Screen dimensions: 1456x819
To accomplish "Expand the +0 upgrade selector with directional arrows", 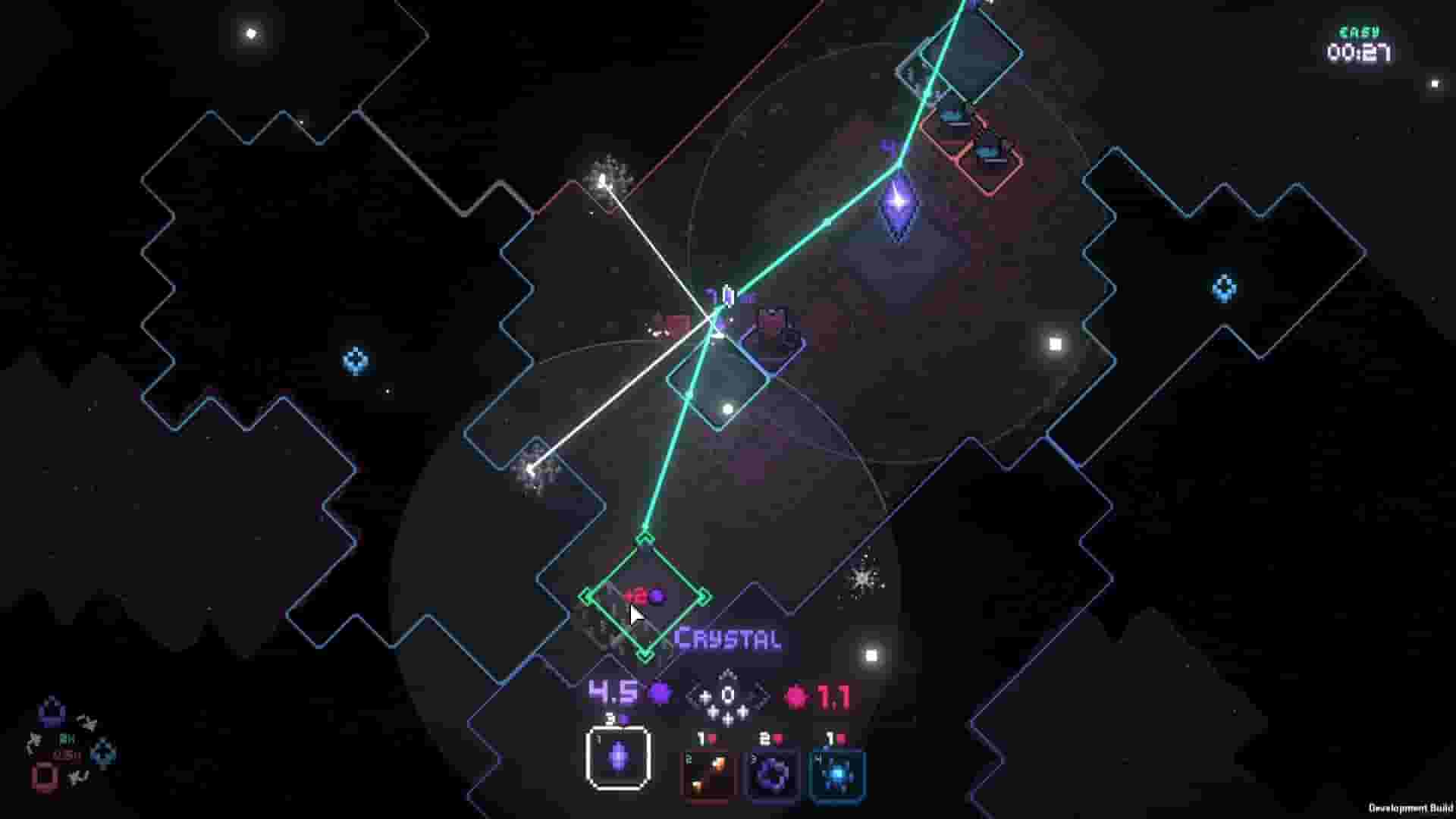I will [x=726, y=693].
